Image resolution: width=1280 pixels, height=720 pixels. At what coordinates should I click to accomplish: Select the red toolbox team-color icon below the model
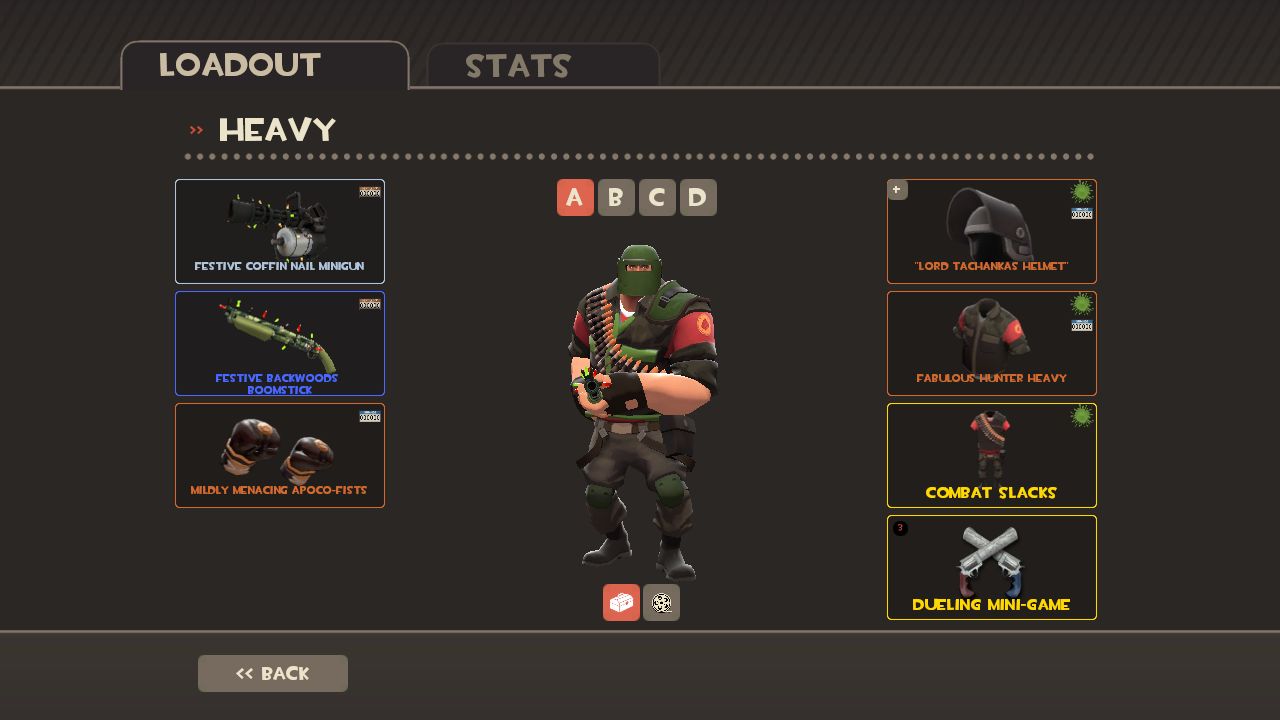[x=621, y=602]
